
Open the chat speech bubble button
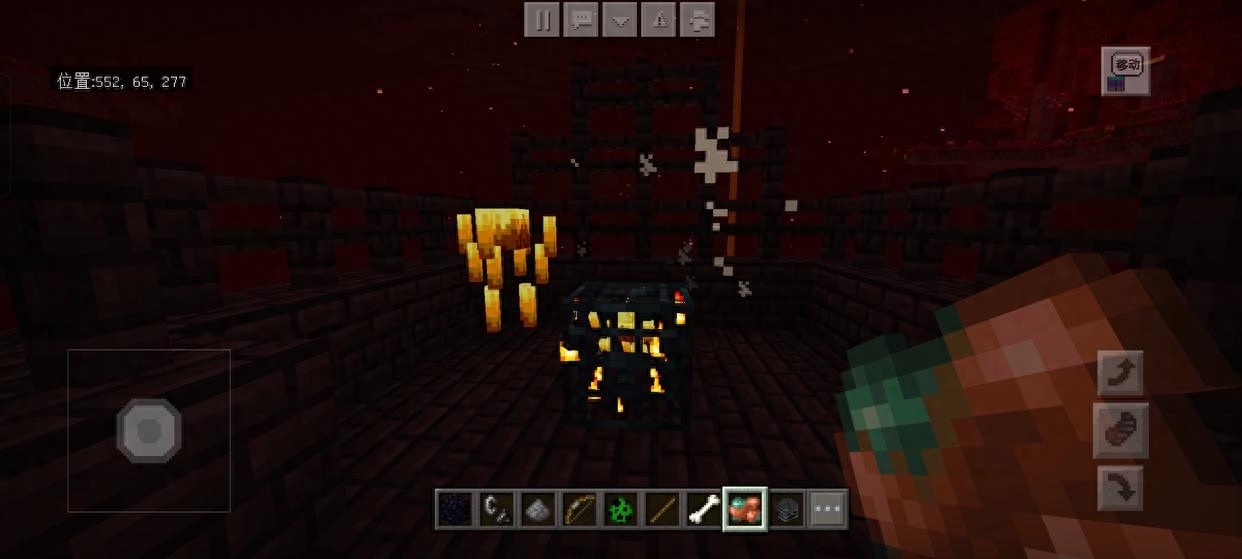point(581,20)
